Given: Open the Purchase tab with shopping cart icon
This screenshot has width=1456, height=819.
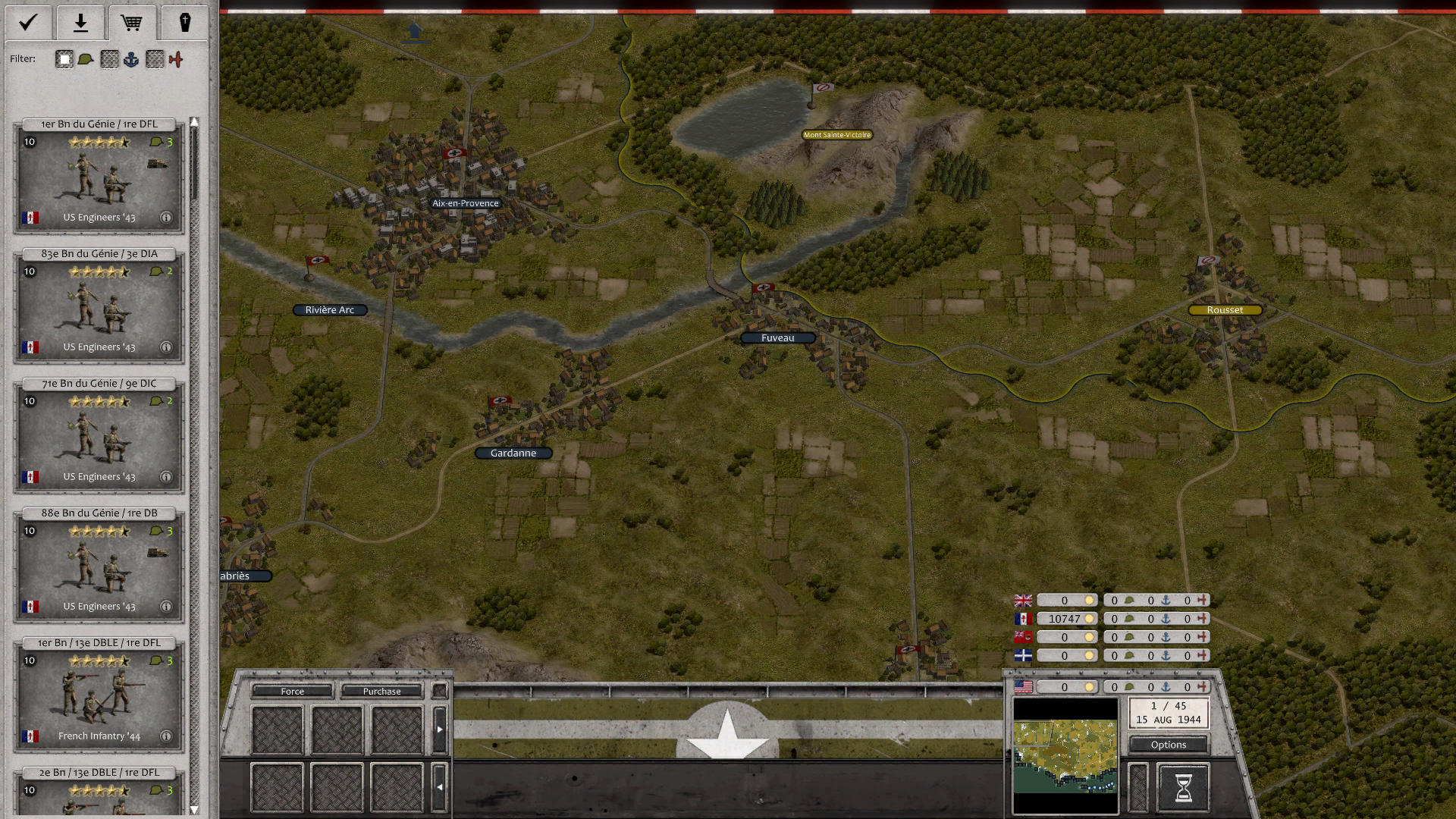Looking at the screenshot, I should pos(133,23).
